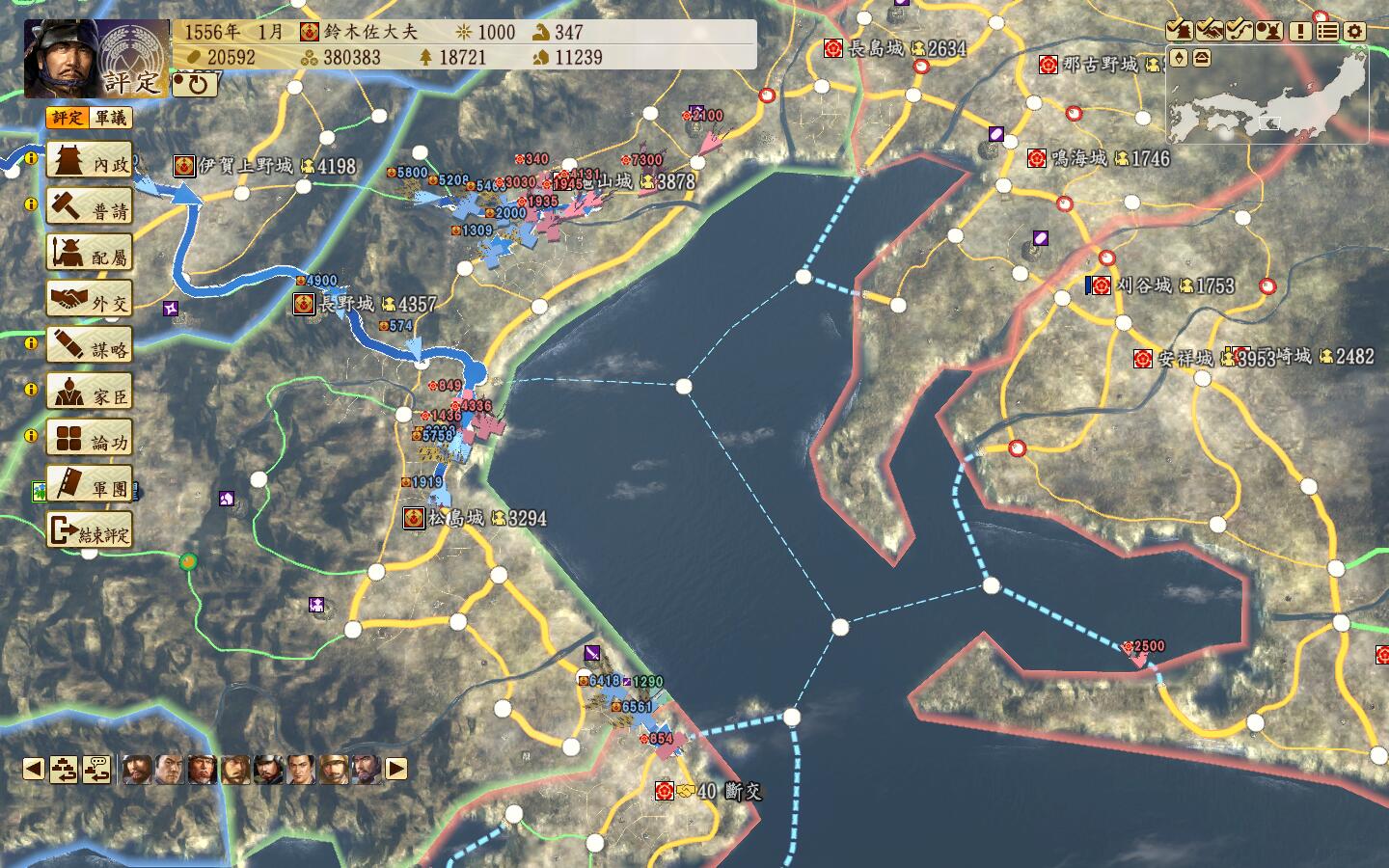Click the daimyo portrait in the corner

point(60,58)
